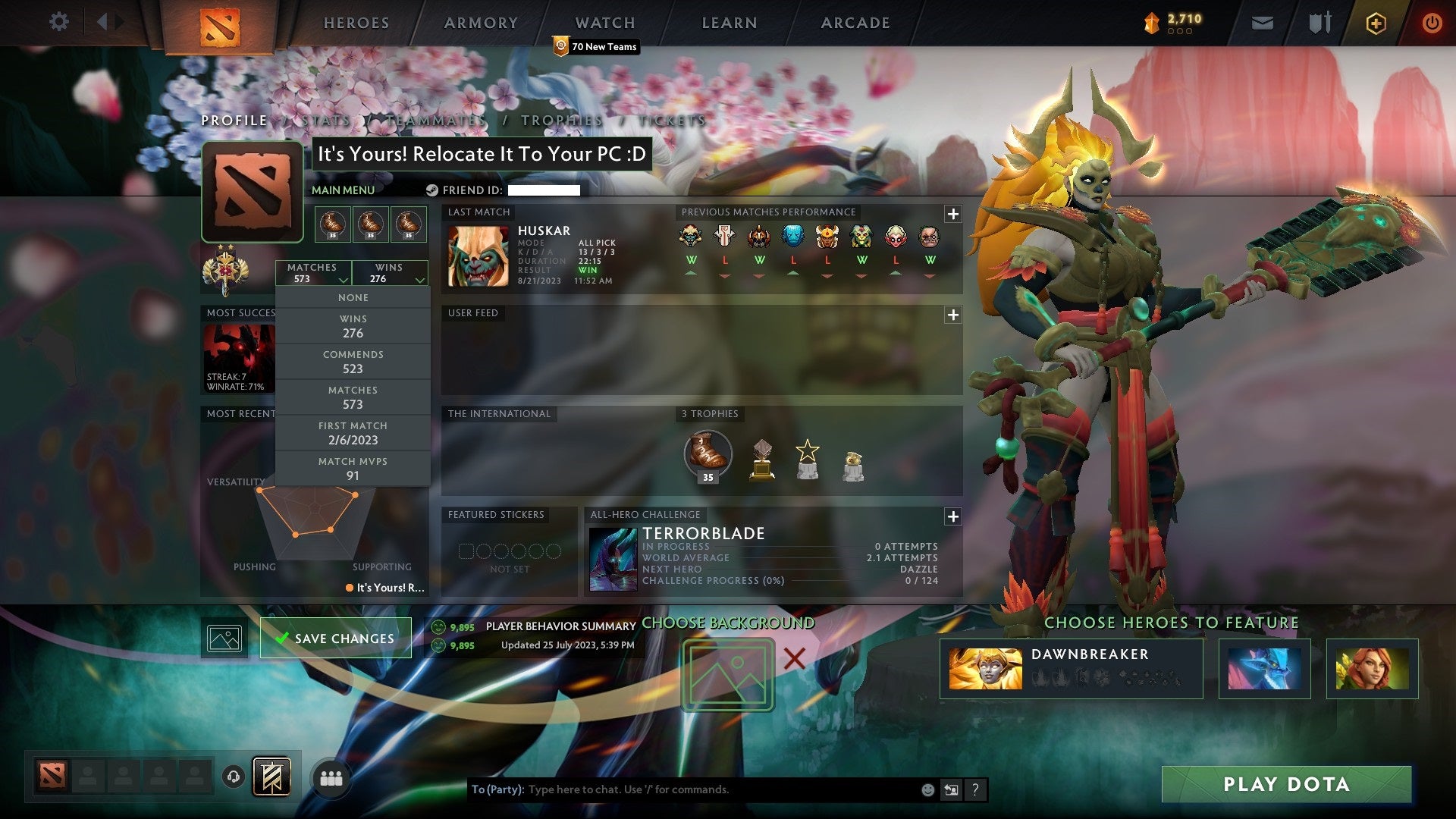Click the emoticon icon in the chat bar

coord(927,789)
